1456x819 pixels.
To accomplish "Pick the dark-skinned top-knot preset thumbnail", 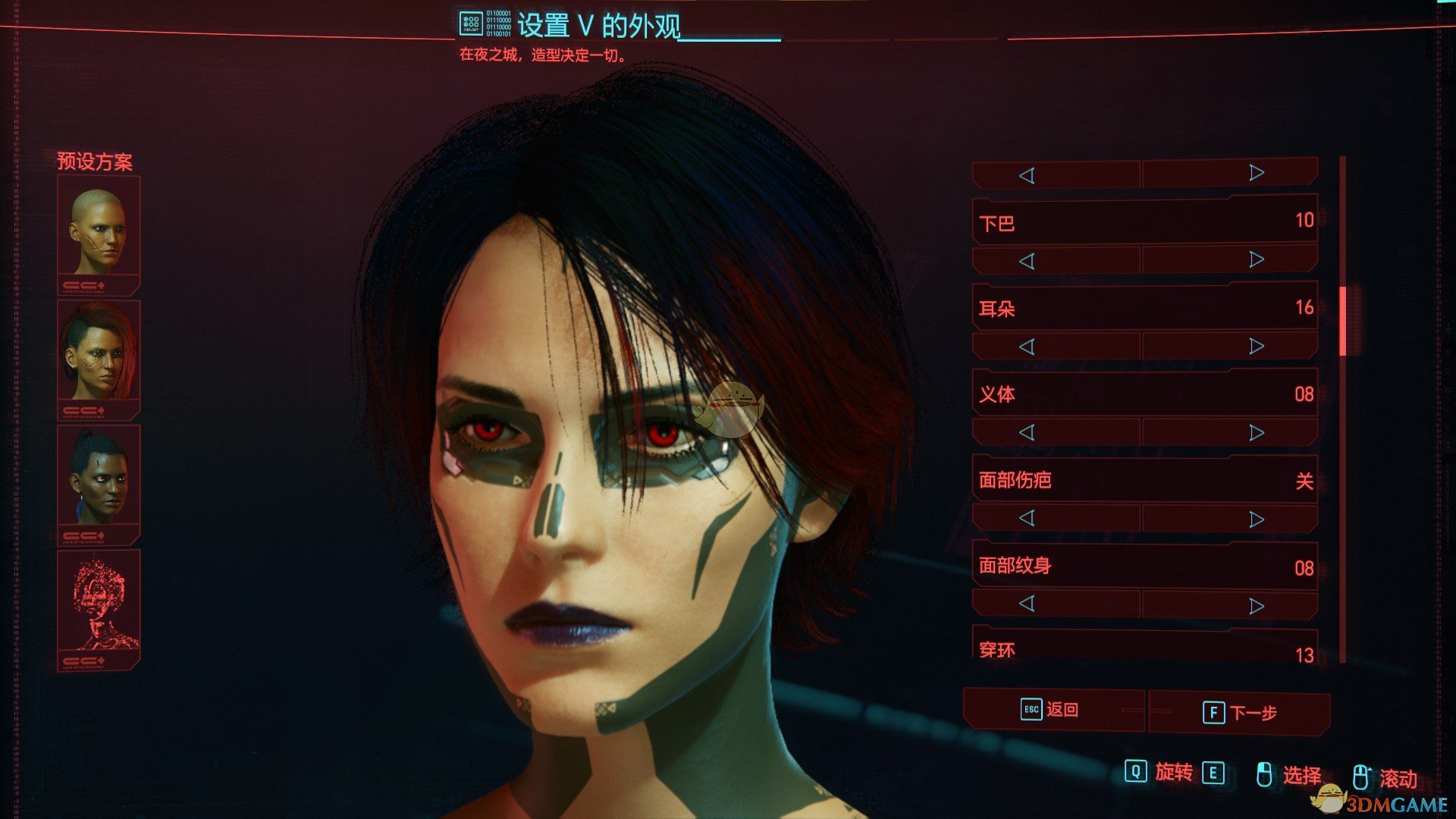I will click(x=99, y=479).
